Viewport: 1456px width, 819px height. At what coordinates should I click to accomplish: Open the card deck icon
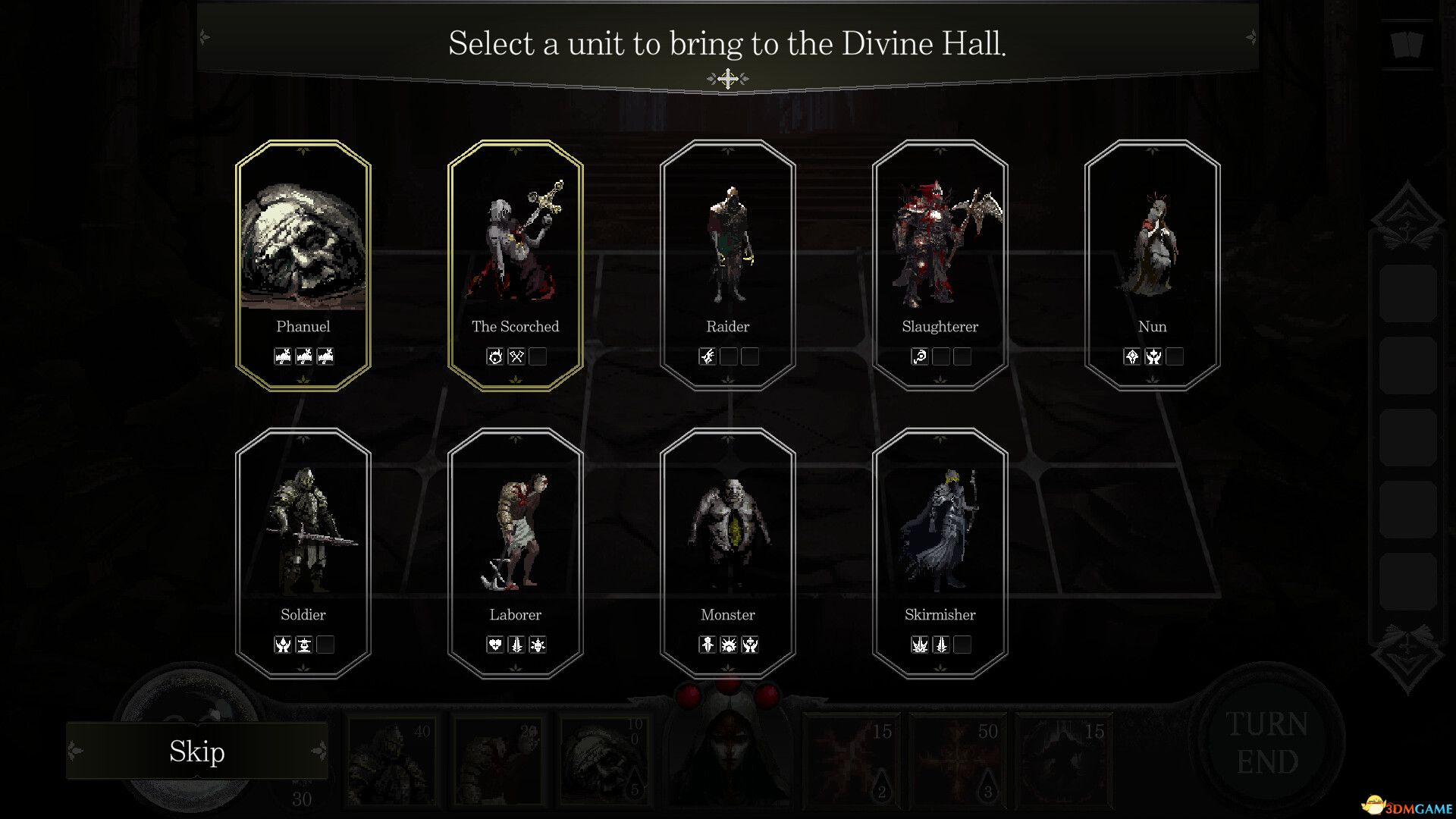[1407, 44]
